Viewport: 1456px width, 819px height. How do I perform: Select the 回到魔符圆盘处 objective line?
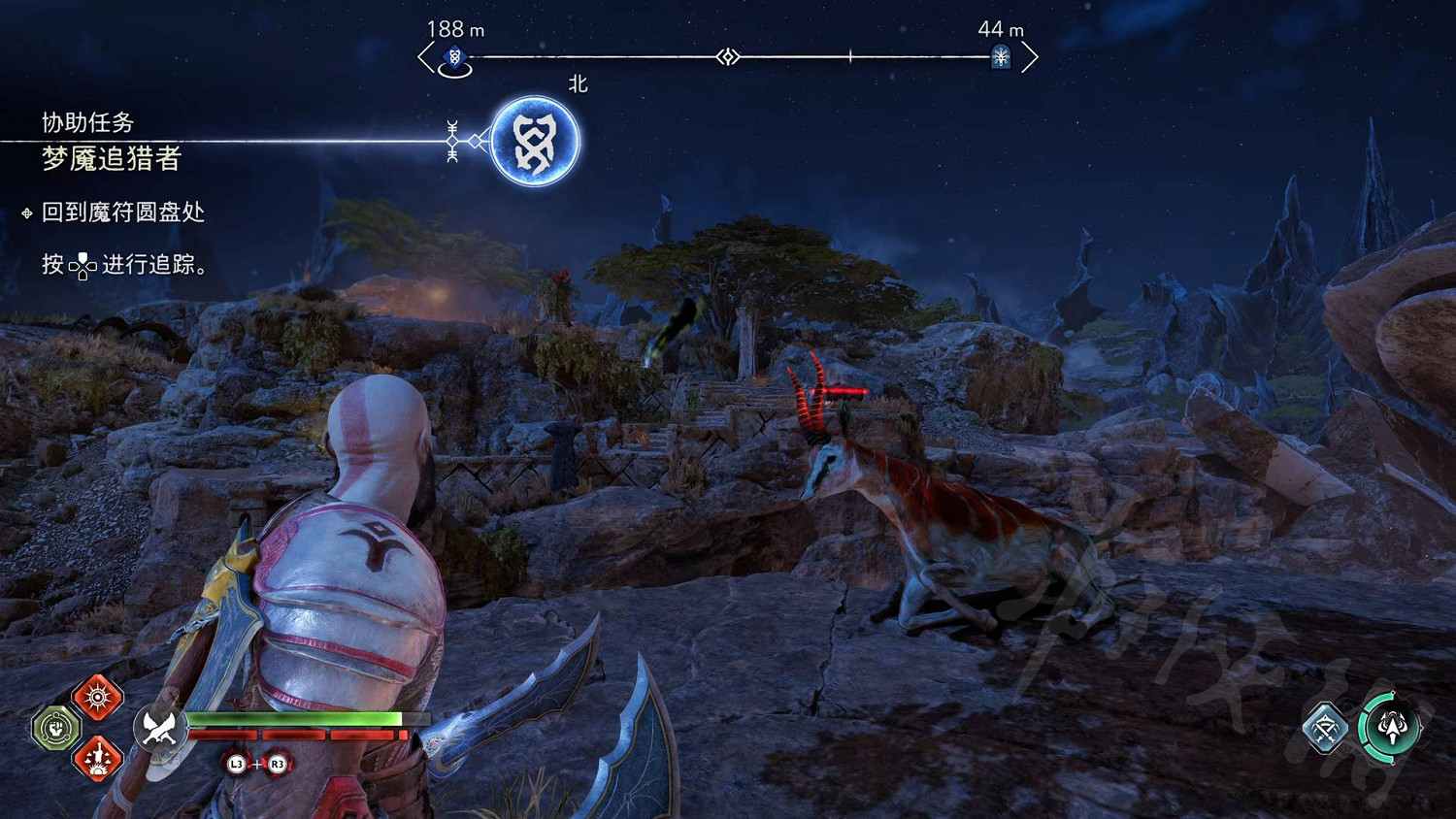pos(123,213)
